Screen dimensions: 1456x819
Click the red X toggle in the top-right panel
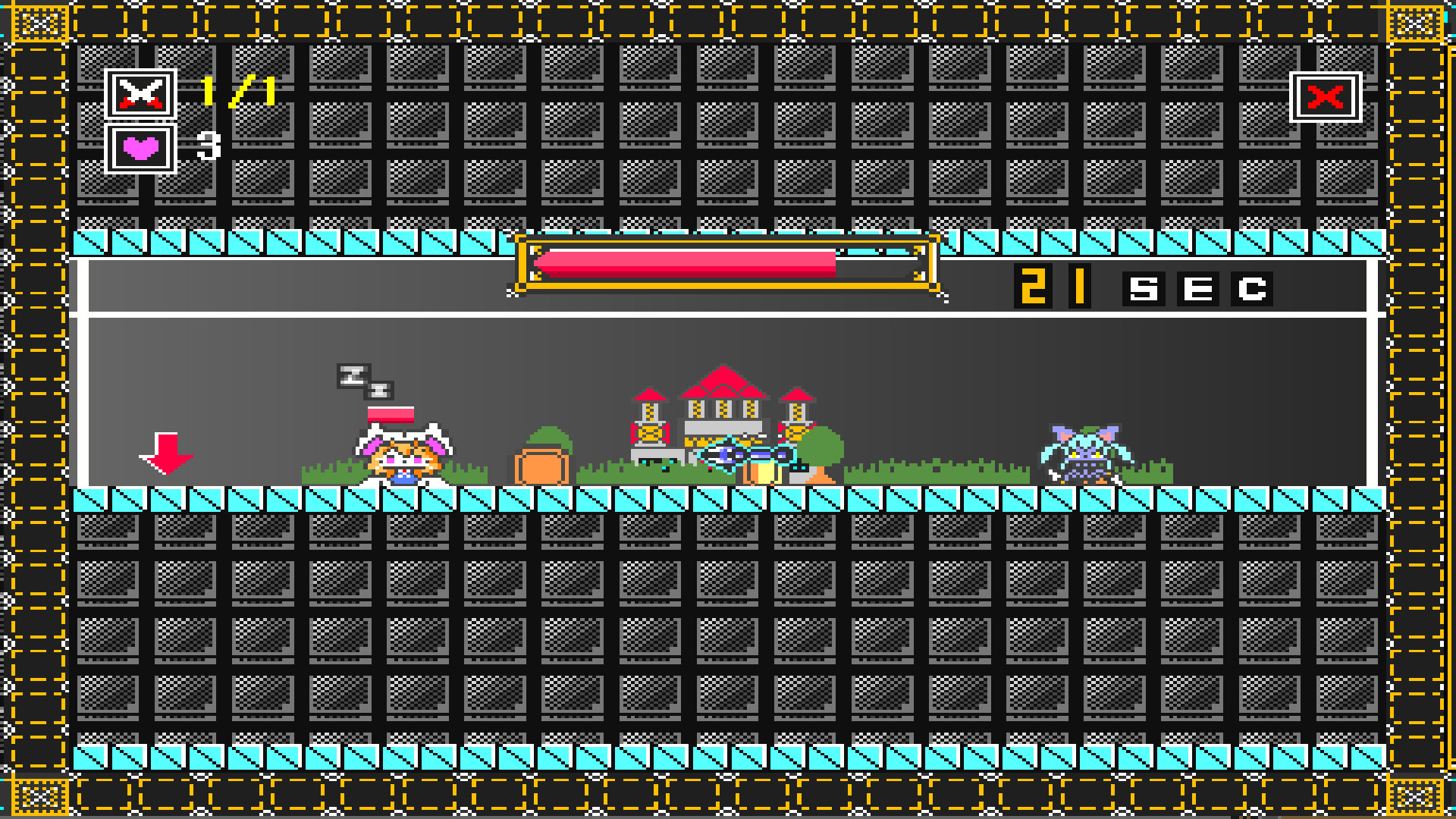tap(1326, 97)
